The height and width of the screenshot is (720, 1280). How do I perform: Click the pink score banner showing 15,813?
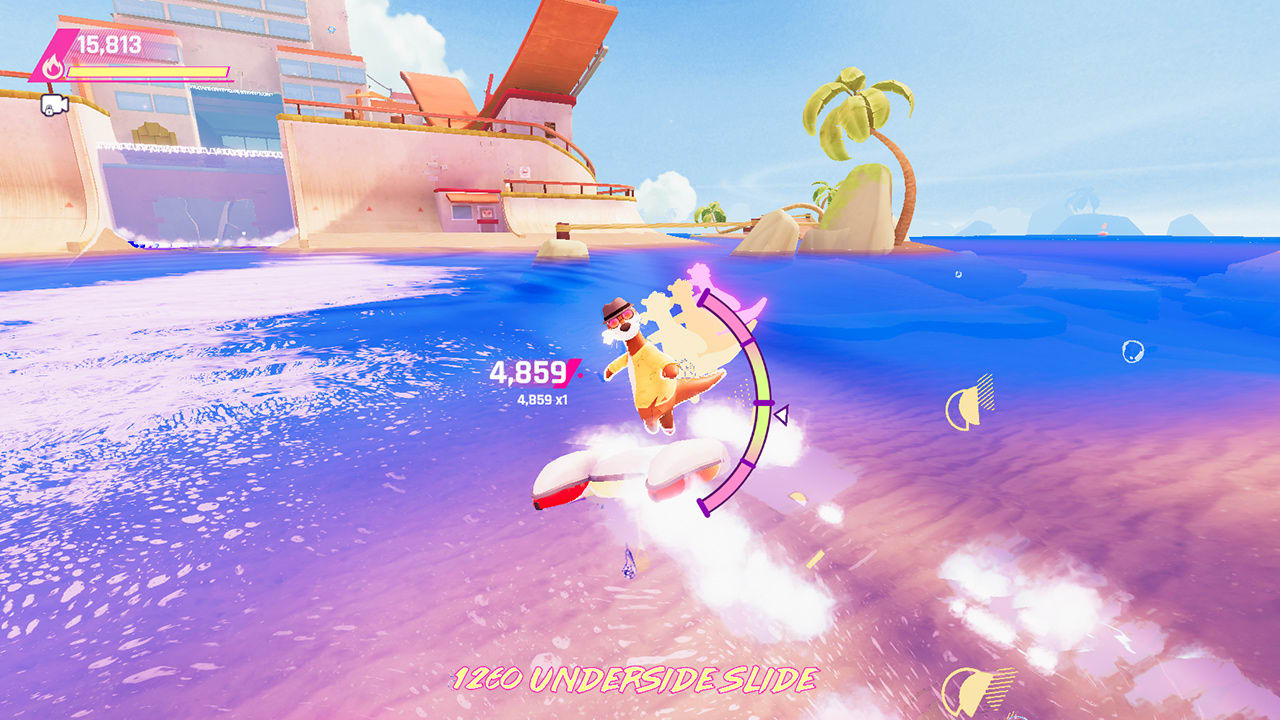coord(110,43)
